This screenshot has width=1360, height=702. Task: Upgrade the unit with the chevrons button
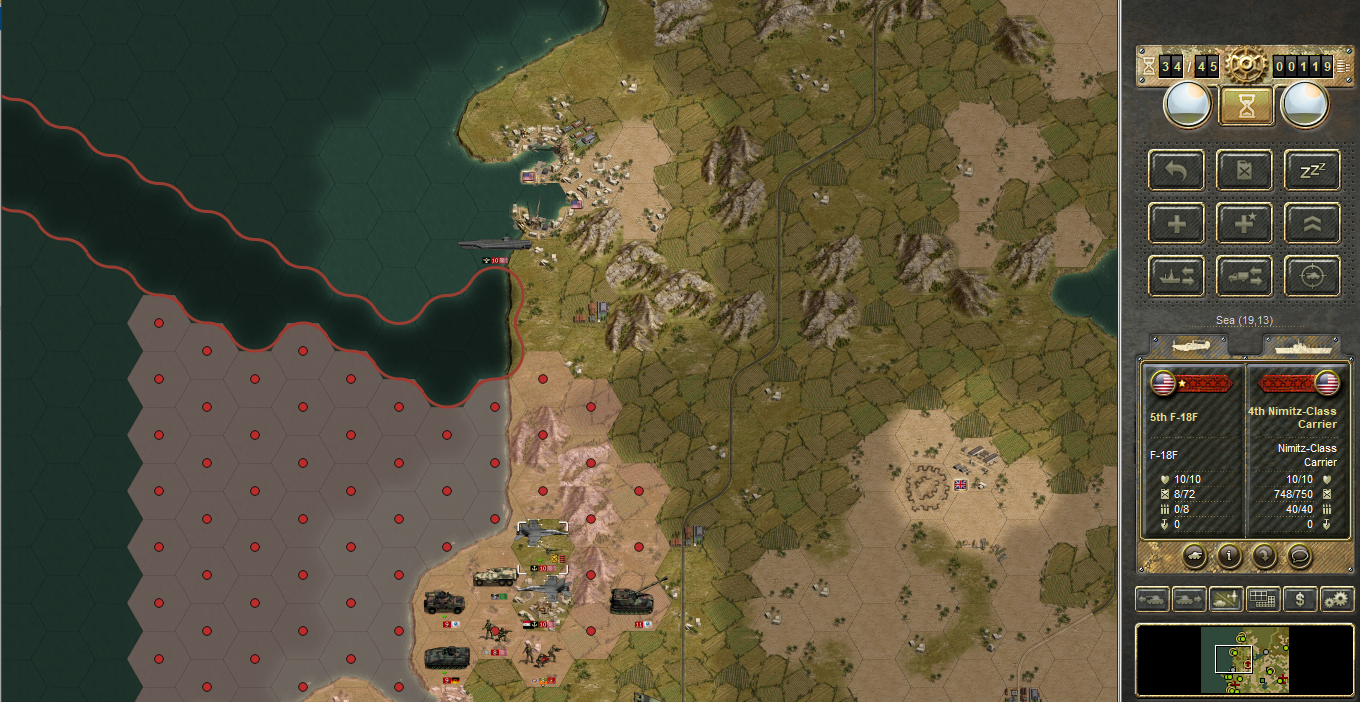coord(1311,224)
